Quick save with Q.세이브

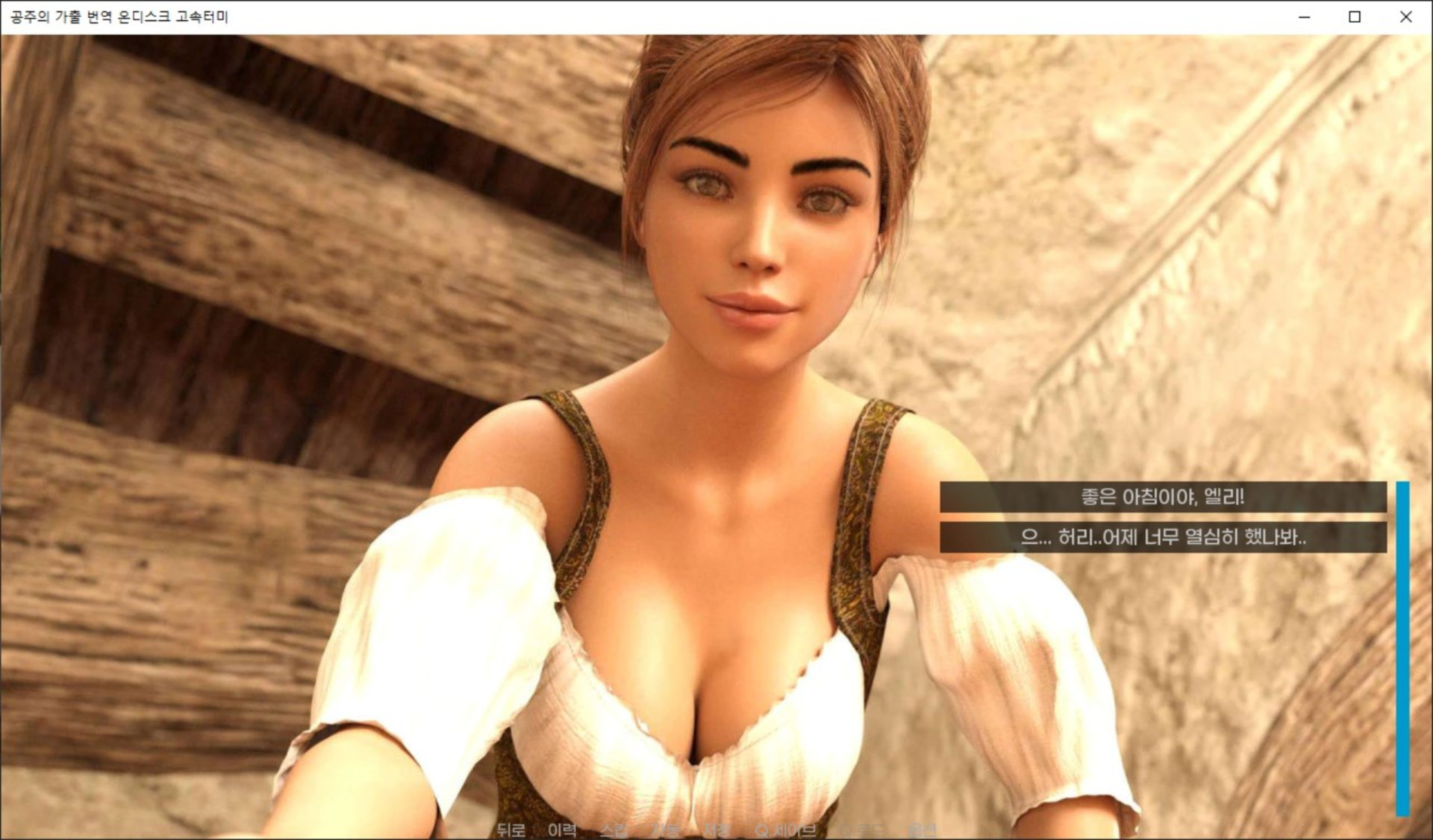pyautogui.click(x=784, y=830)
